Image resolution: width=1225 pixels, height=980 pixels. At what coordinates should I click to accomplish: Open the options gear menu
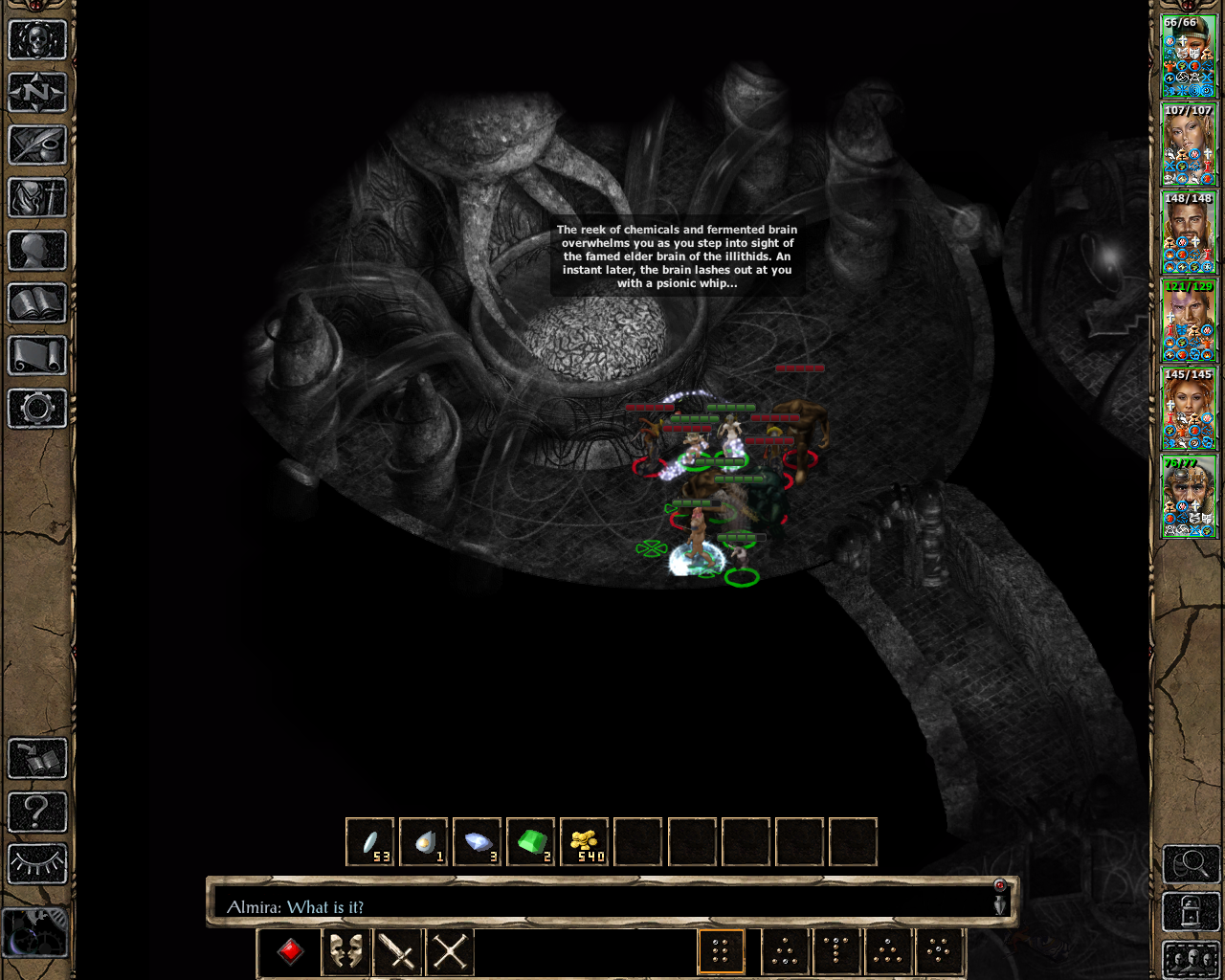37,409
